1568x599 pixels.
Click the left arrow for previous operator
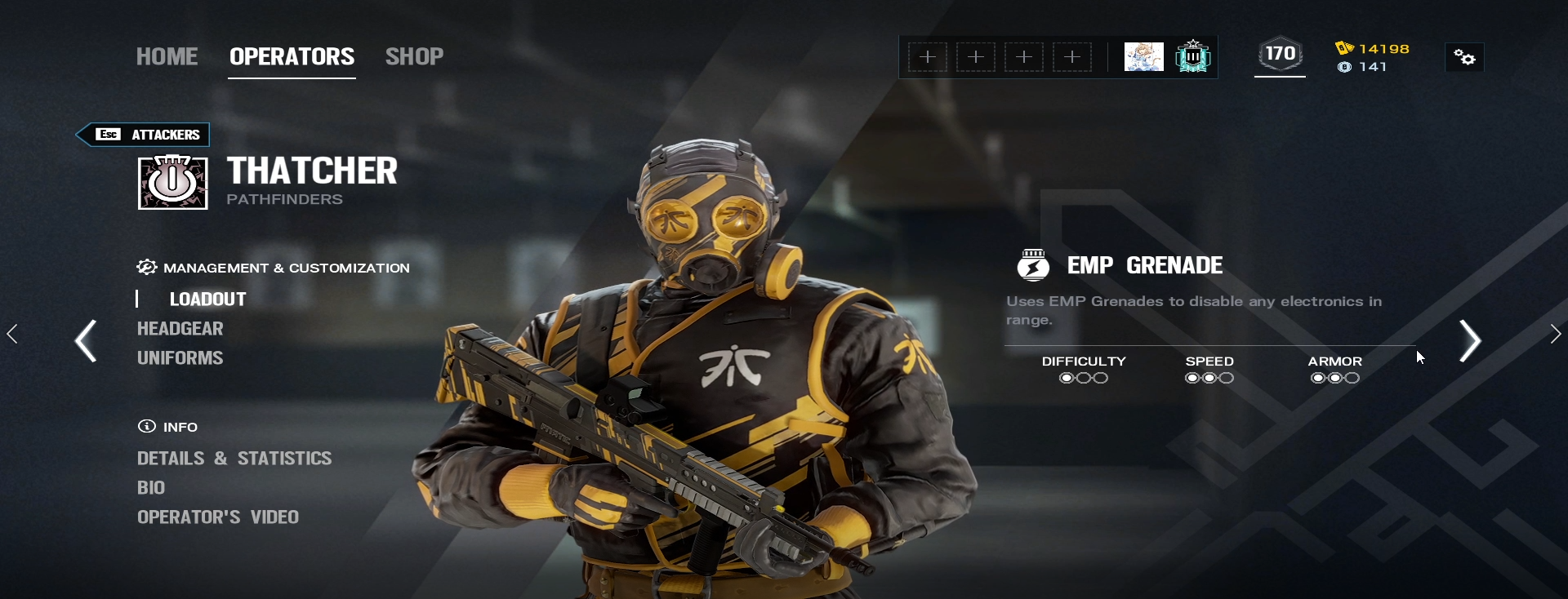87,341
